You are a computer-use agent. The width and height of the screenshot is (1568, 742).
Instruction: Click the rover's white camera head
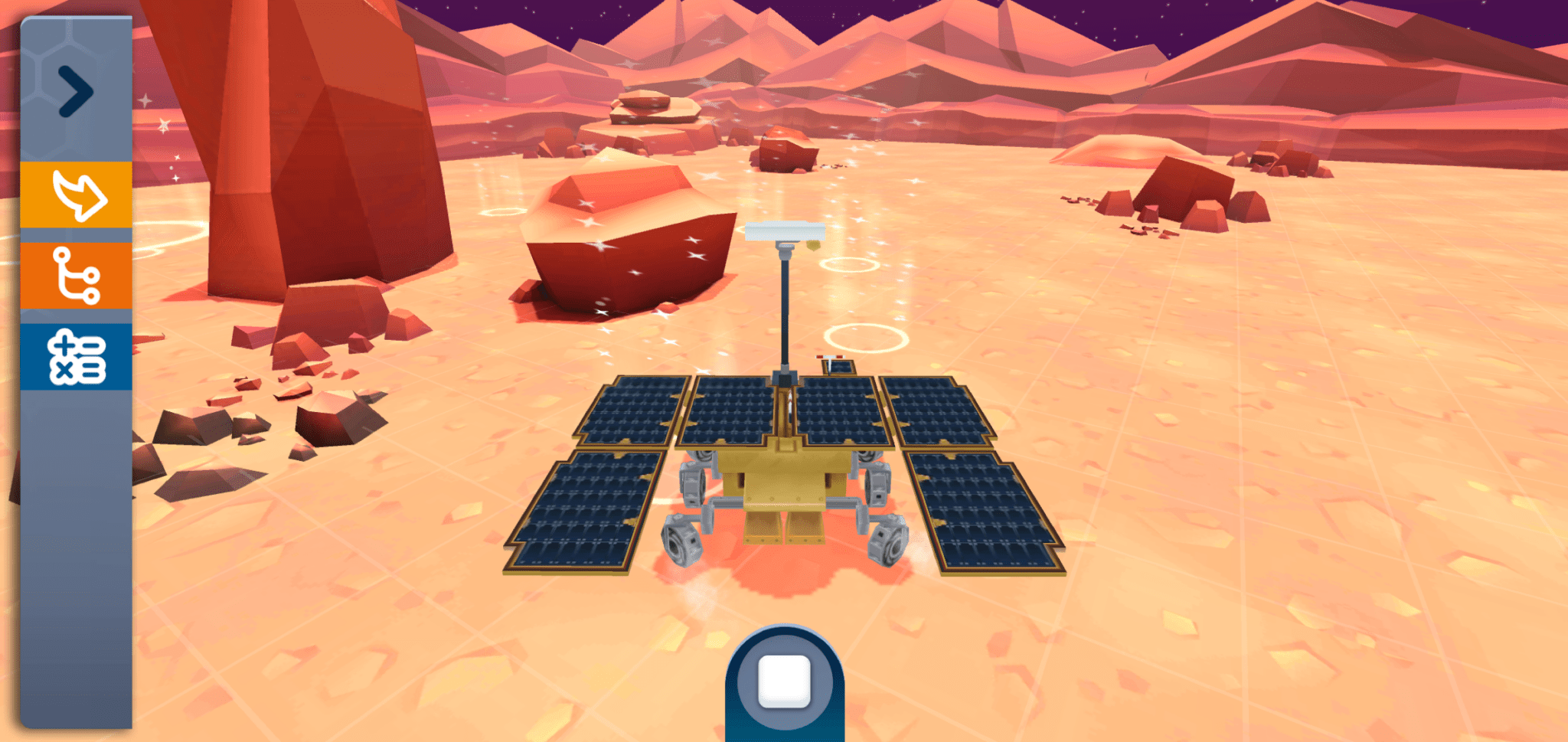pyautogui.click(x=785, y=230)
